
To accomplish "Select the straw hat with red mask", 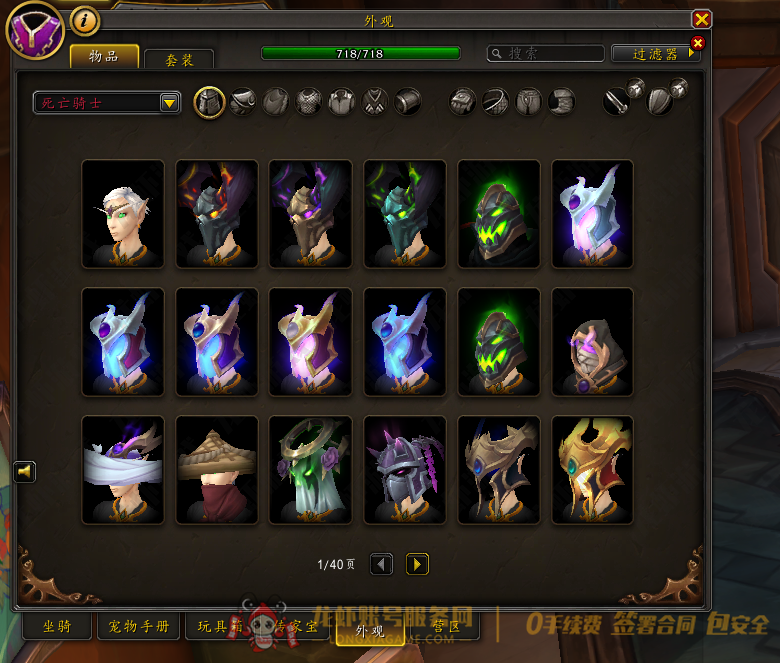I will click(217, 470).
